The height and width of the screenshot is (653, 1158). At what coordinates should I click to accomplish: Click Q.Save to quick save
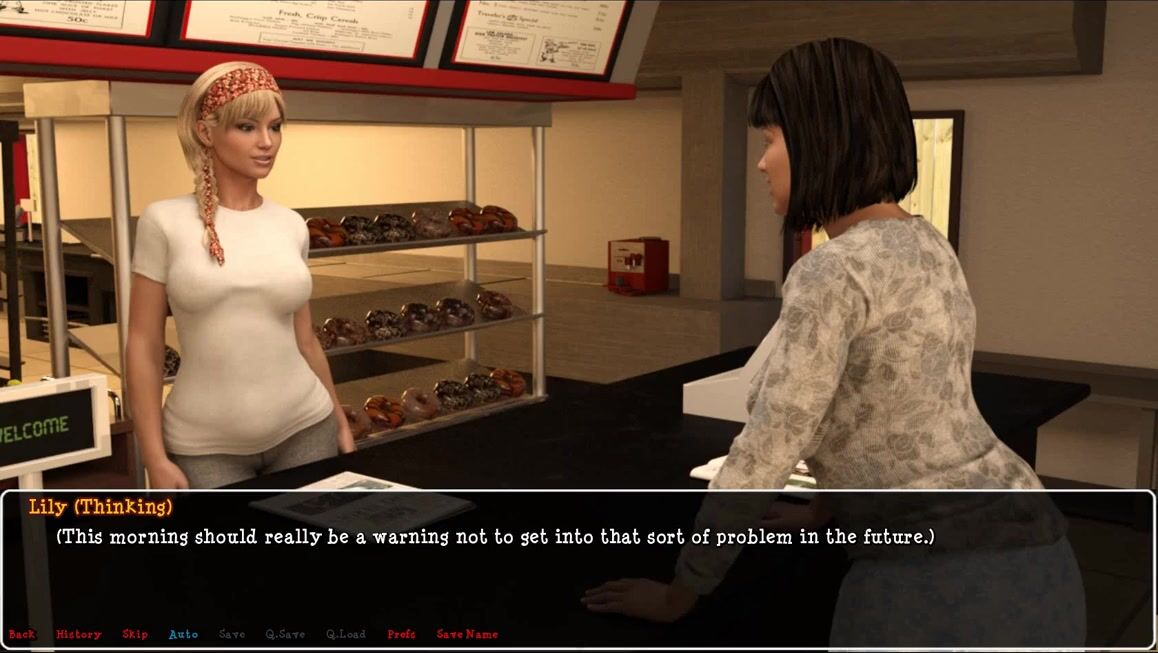pos(285,634)
